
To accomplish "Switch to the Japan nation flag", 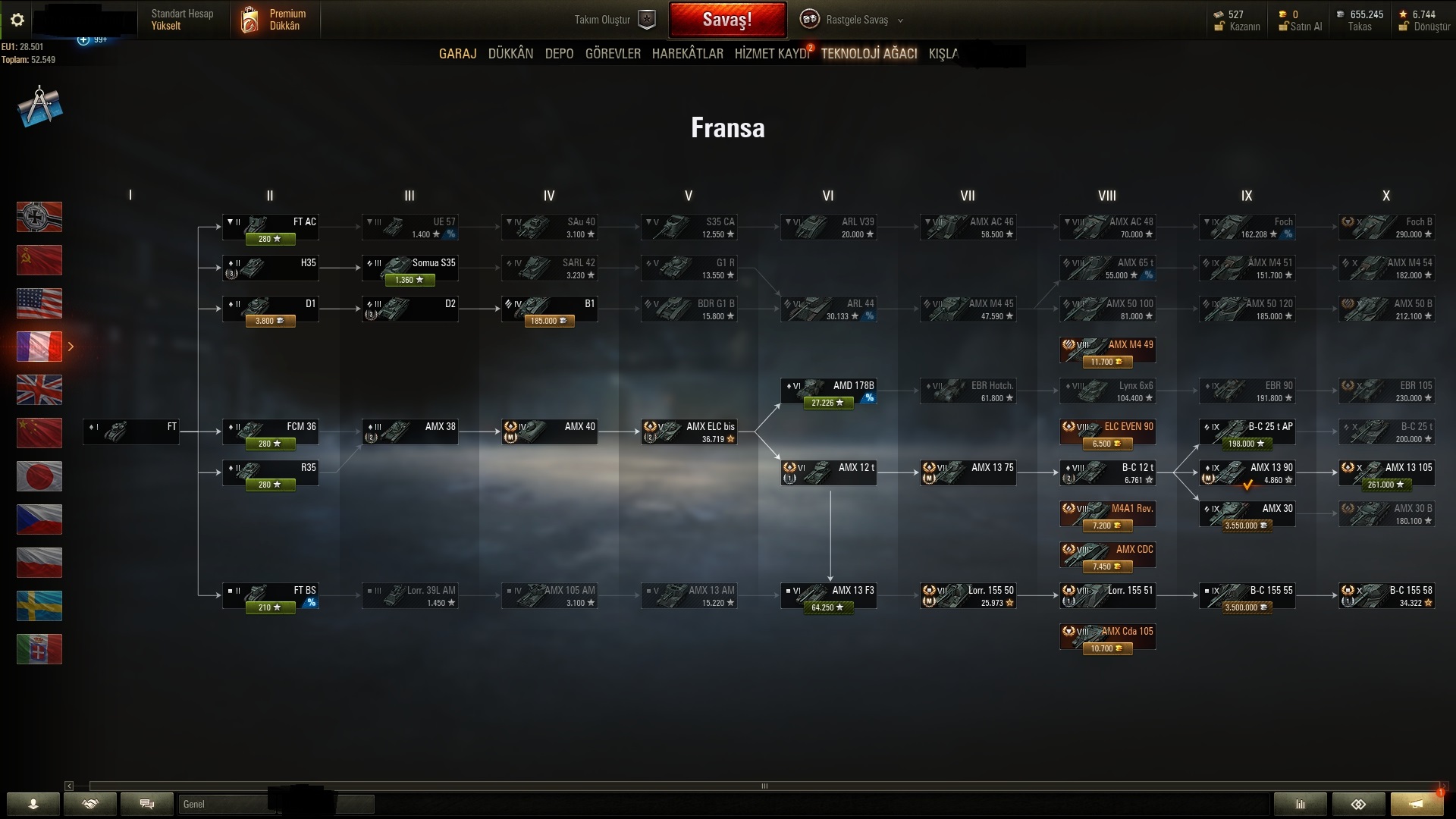I will click(39, 476).
